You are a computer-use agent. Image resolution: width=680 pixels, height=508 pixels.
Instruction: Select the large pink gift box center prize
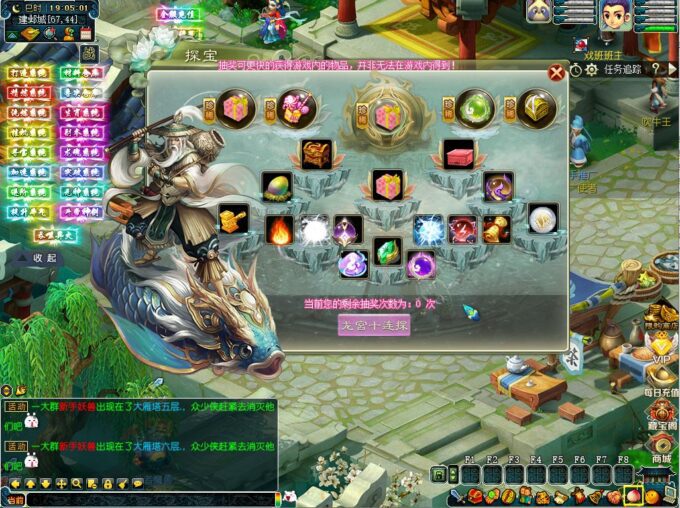(x=388, y=115)
